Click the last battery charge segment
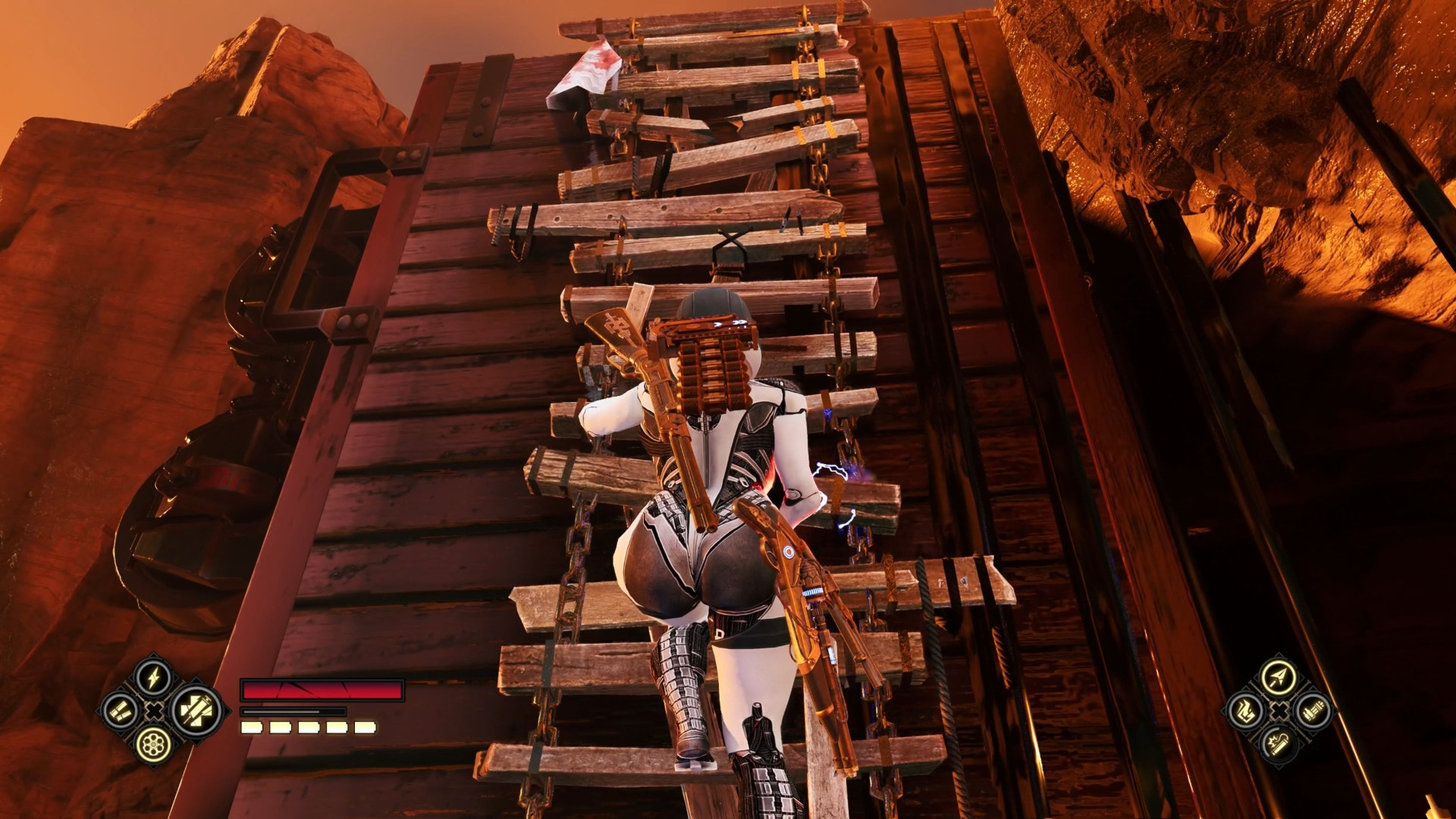Image resolution: width=1456 pixels, height=819 pixels. 366,729
